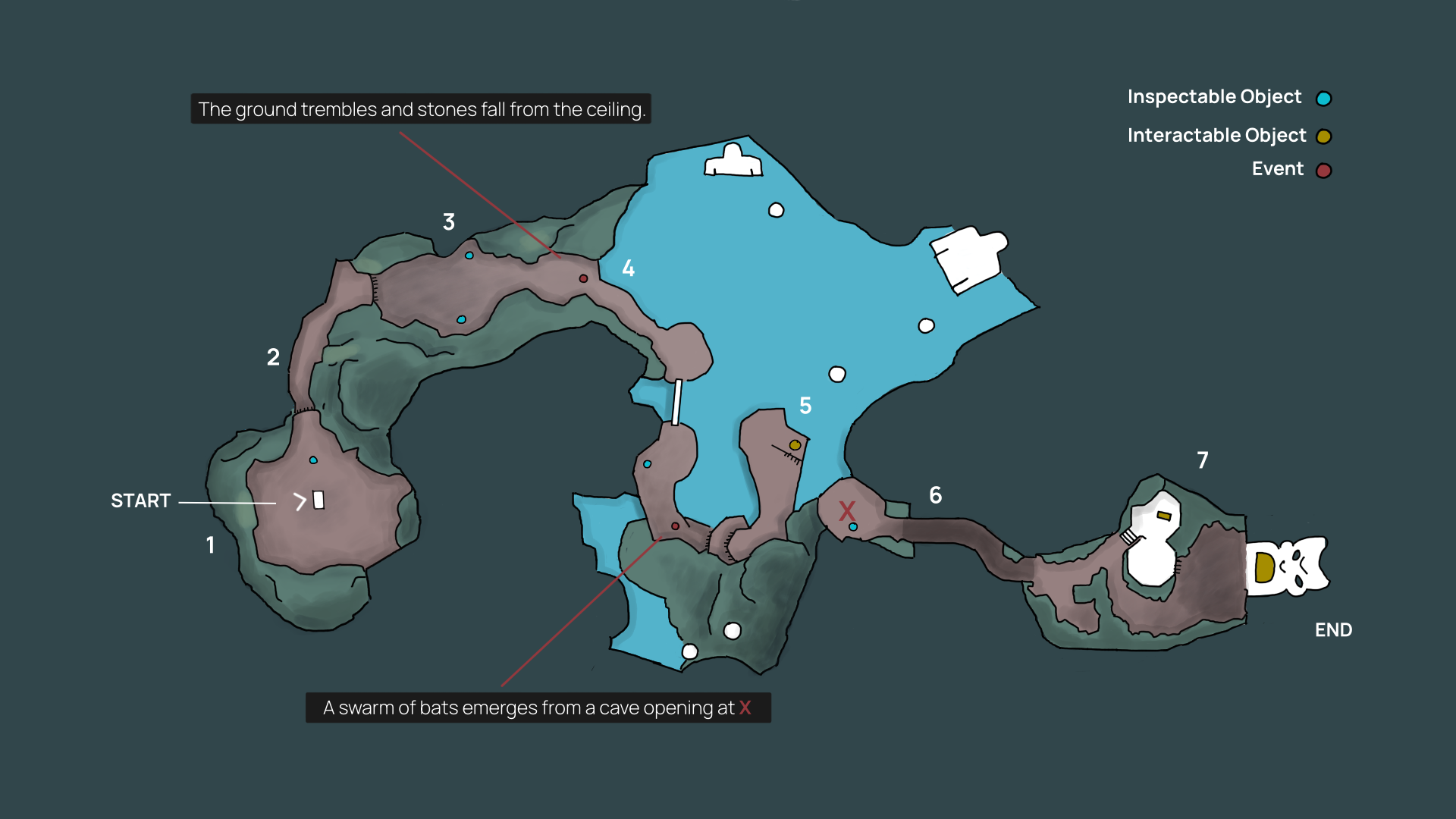1456x819 pixels.
Task: Click the red event marker near area 4
Action: tap(583, 278)
